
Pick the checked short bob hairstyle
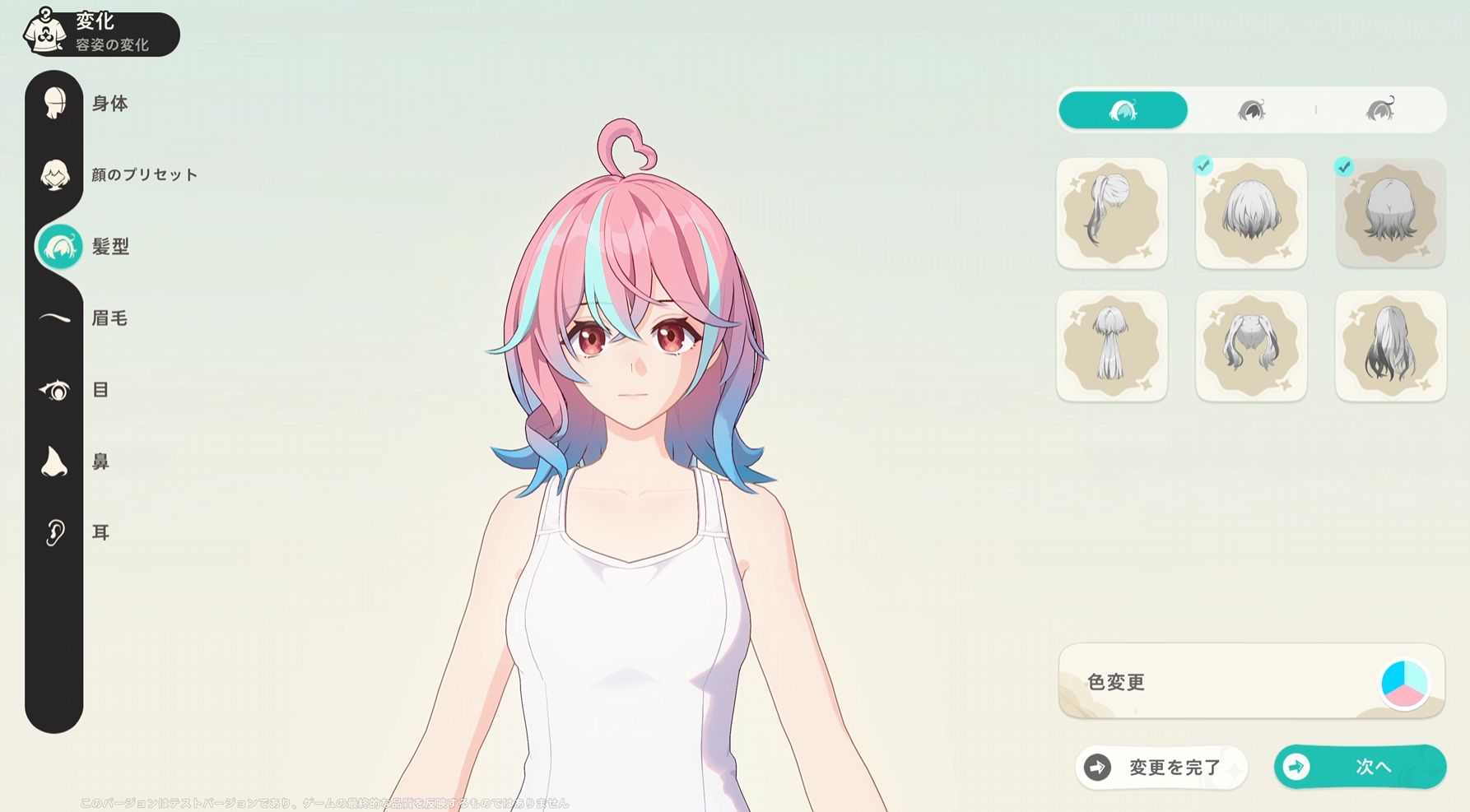(1251, 214)
